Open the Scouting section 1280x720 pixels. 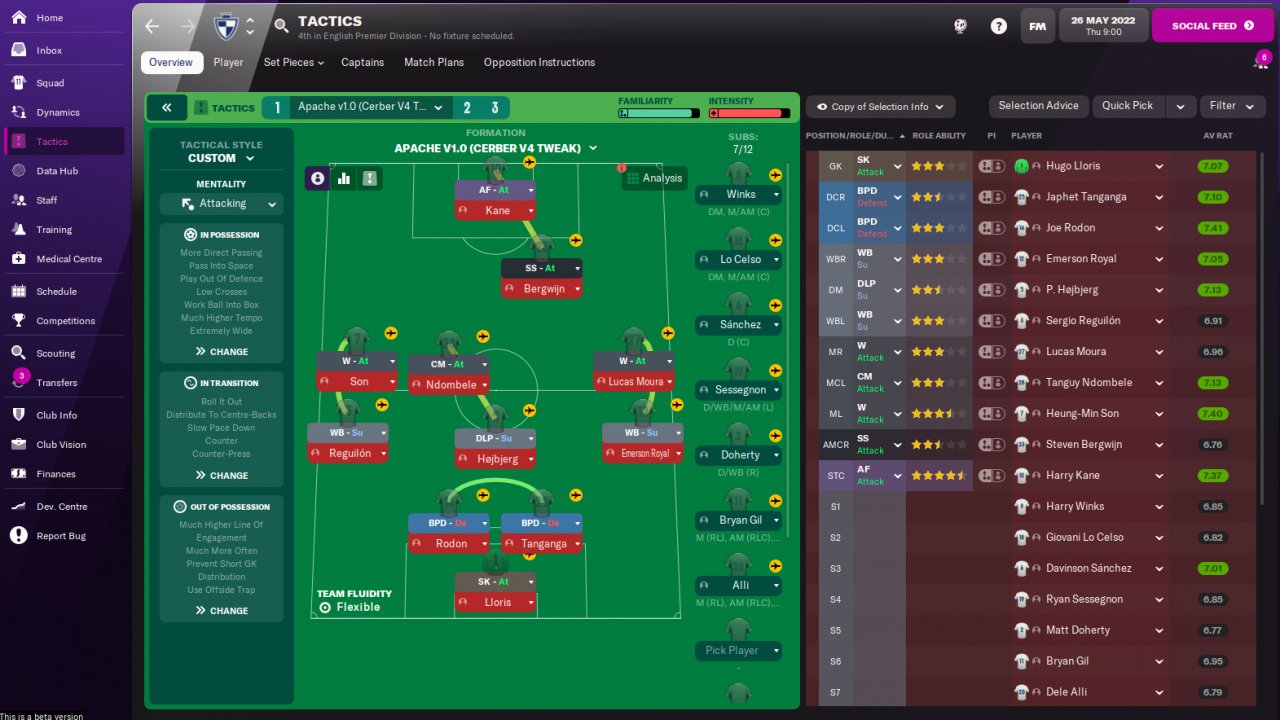(55, 353)
